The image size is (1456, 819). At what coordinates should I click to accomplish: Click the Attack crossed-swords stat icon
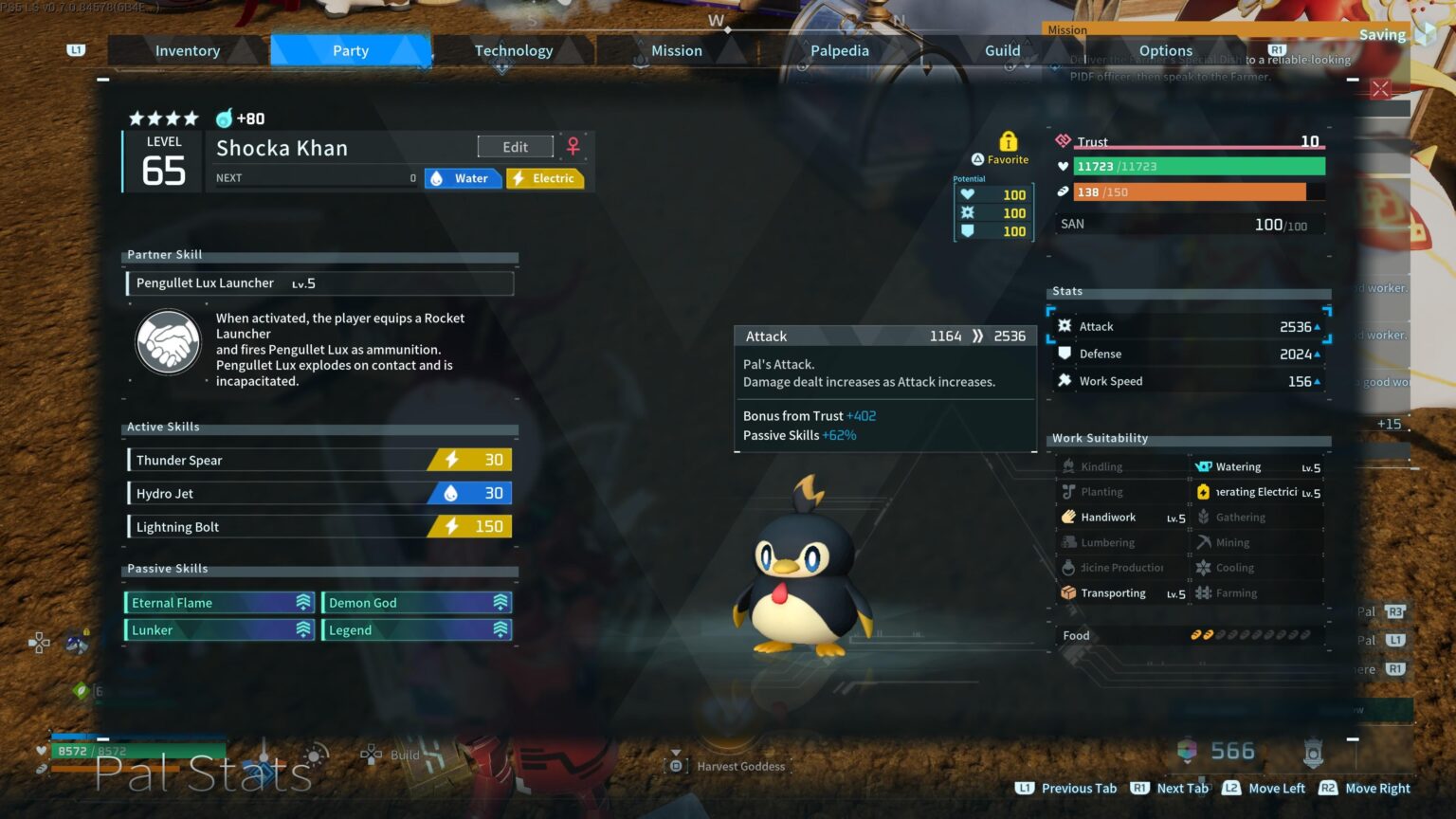(1064, 325)
